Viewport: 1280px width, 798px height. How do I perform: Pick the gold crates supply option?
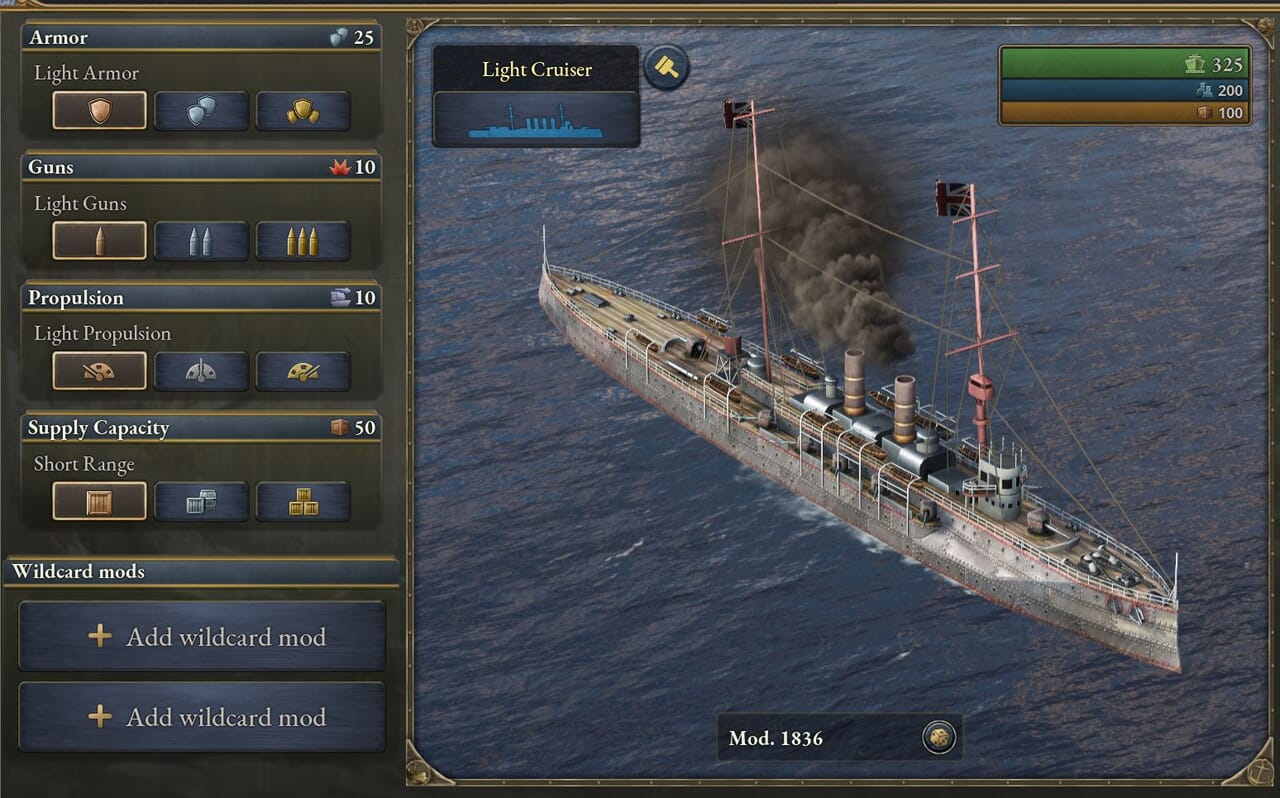303,501
